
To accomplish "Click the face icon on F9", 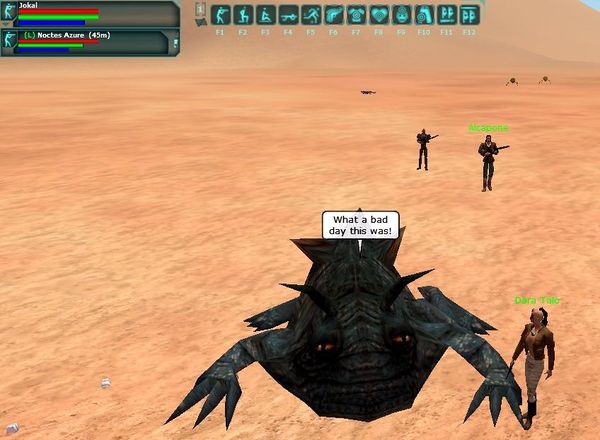I will pyautogui.click(x=401, y=15).
